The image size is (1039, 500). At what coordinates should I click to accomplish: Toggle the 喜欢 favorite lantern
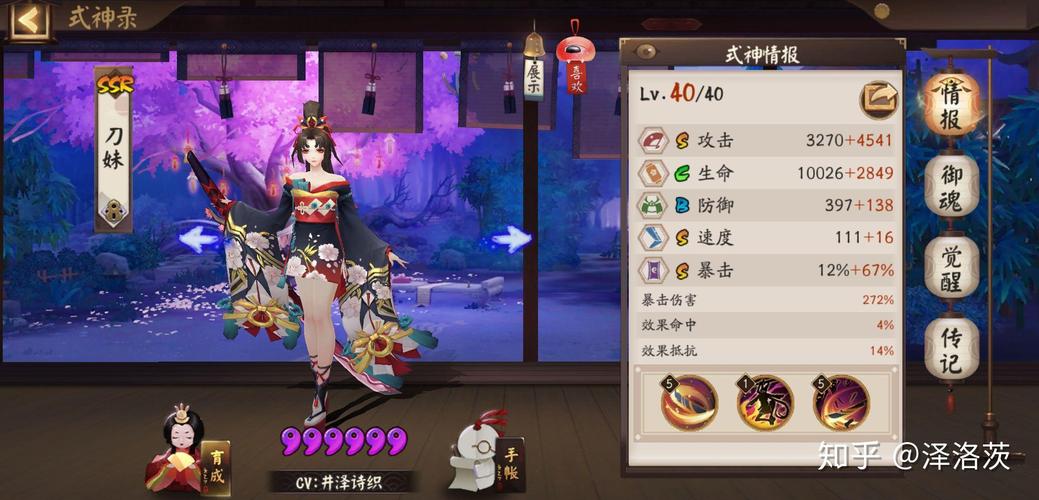577,65
